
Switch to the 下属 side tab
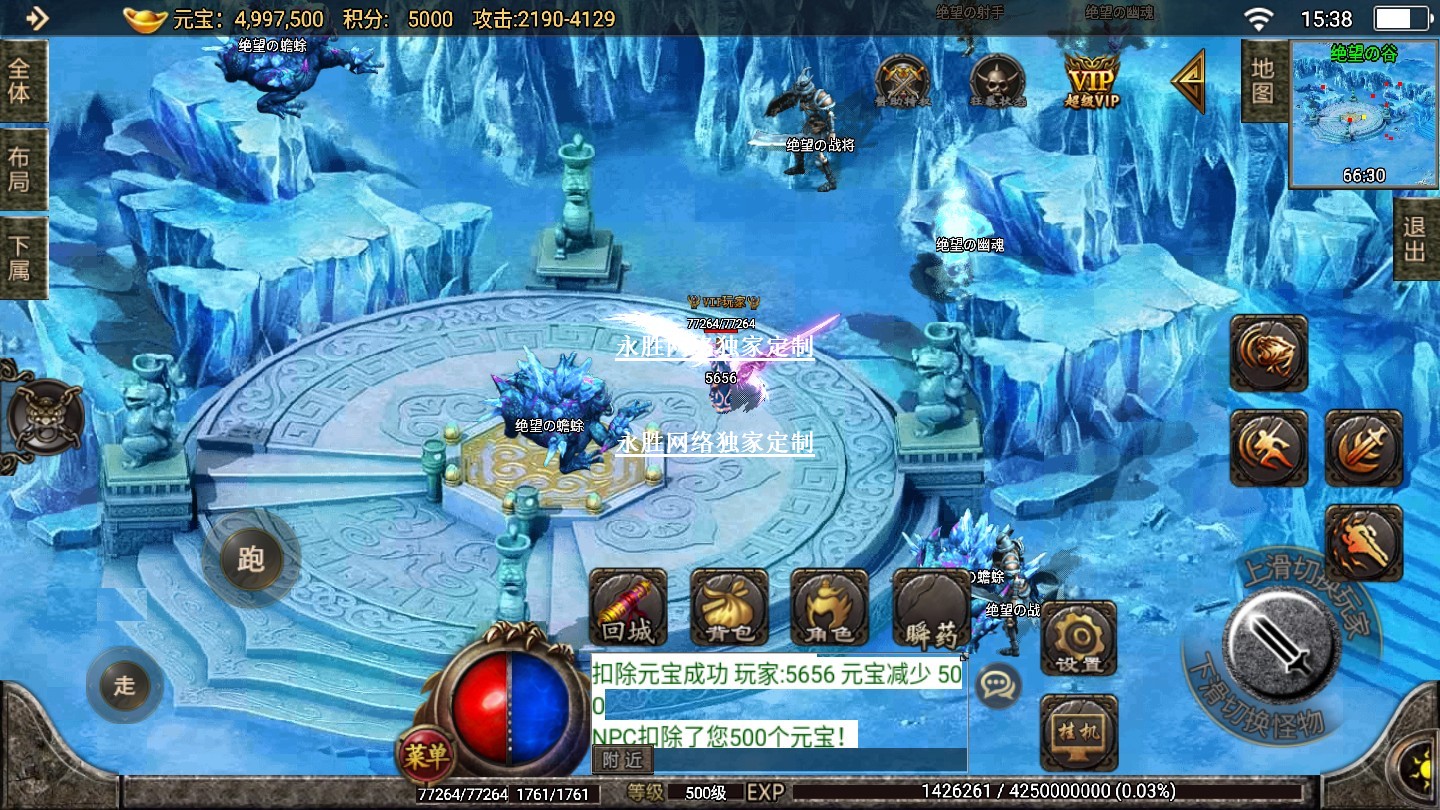click(20, 257)
